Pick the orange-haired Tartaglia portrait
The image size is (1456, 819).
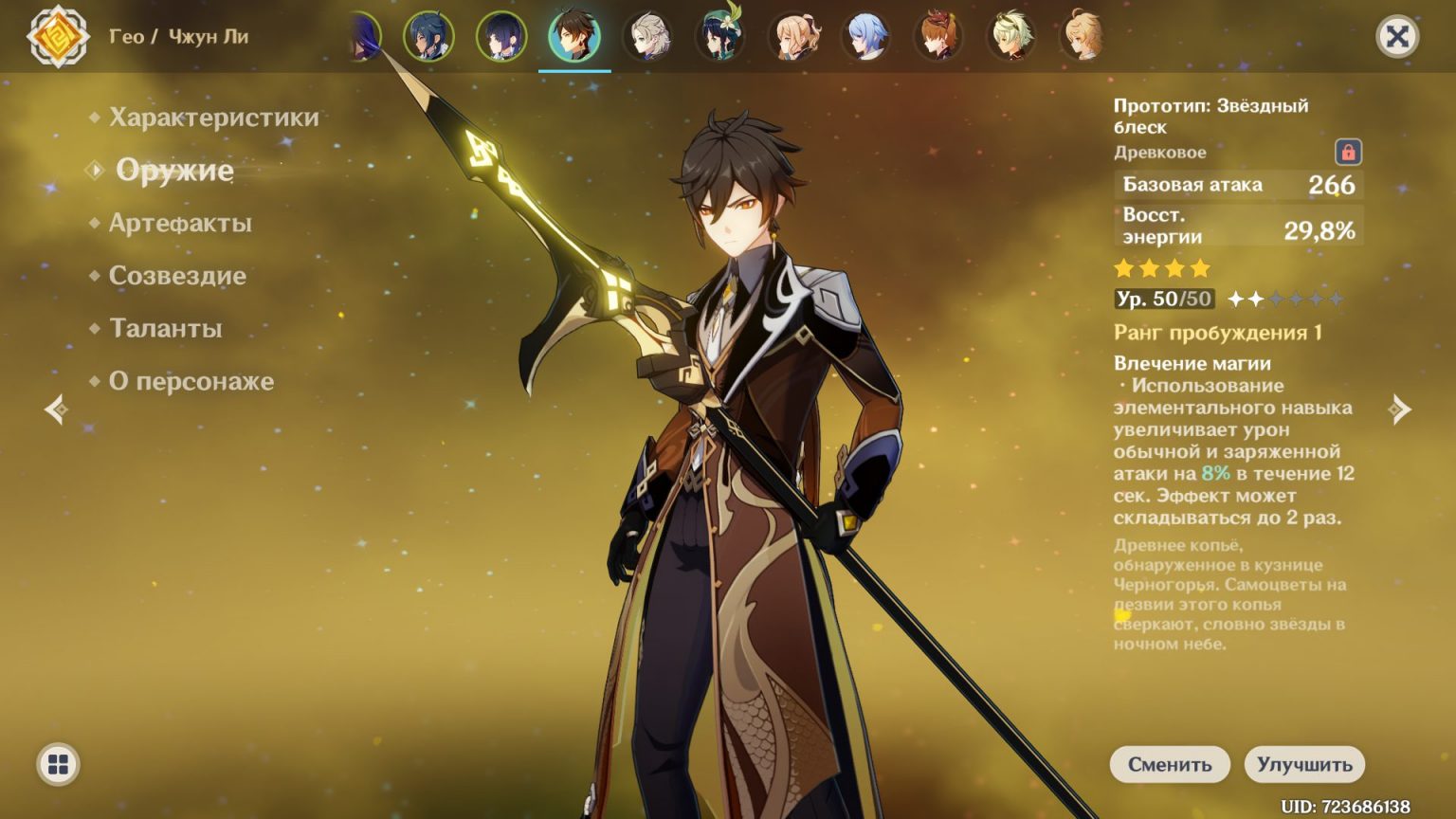[x=938, y=36]
